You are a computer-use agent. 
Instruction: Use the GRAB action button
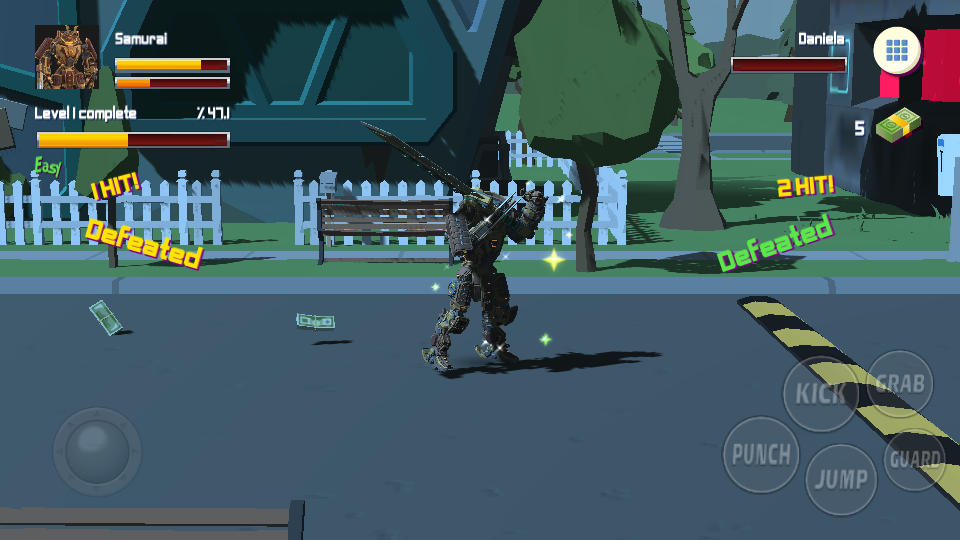click(900, 384)
